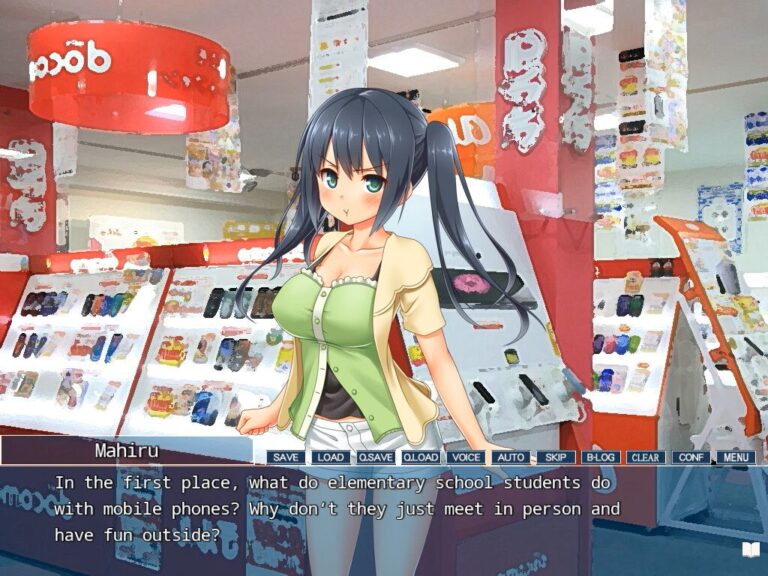Toggle AUTO text advance
Image resolution: width=768 pixels, height=576 pixels.
coord(510,457)
